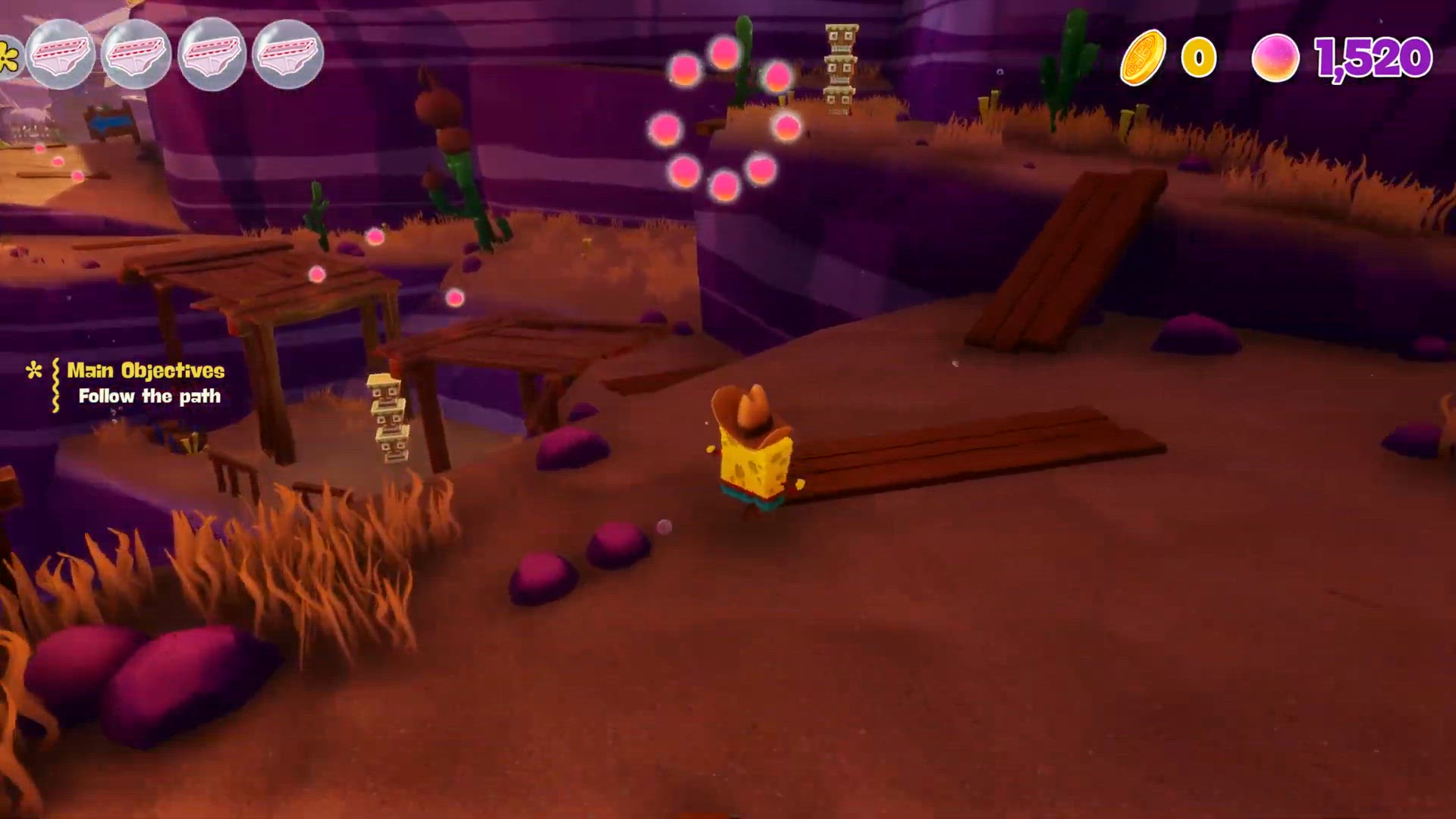
Task: Click the gold doubloon coin icon
Action: coord(1143,57)
